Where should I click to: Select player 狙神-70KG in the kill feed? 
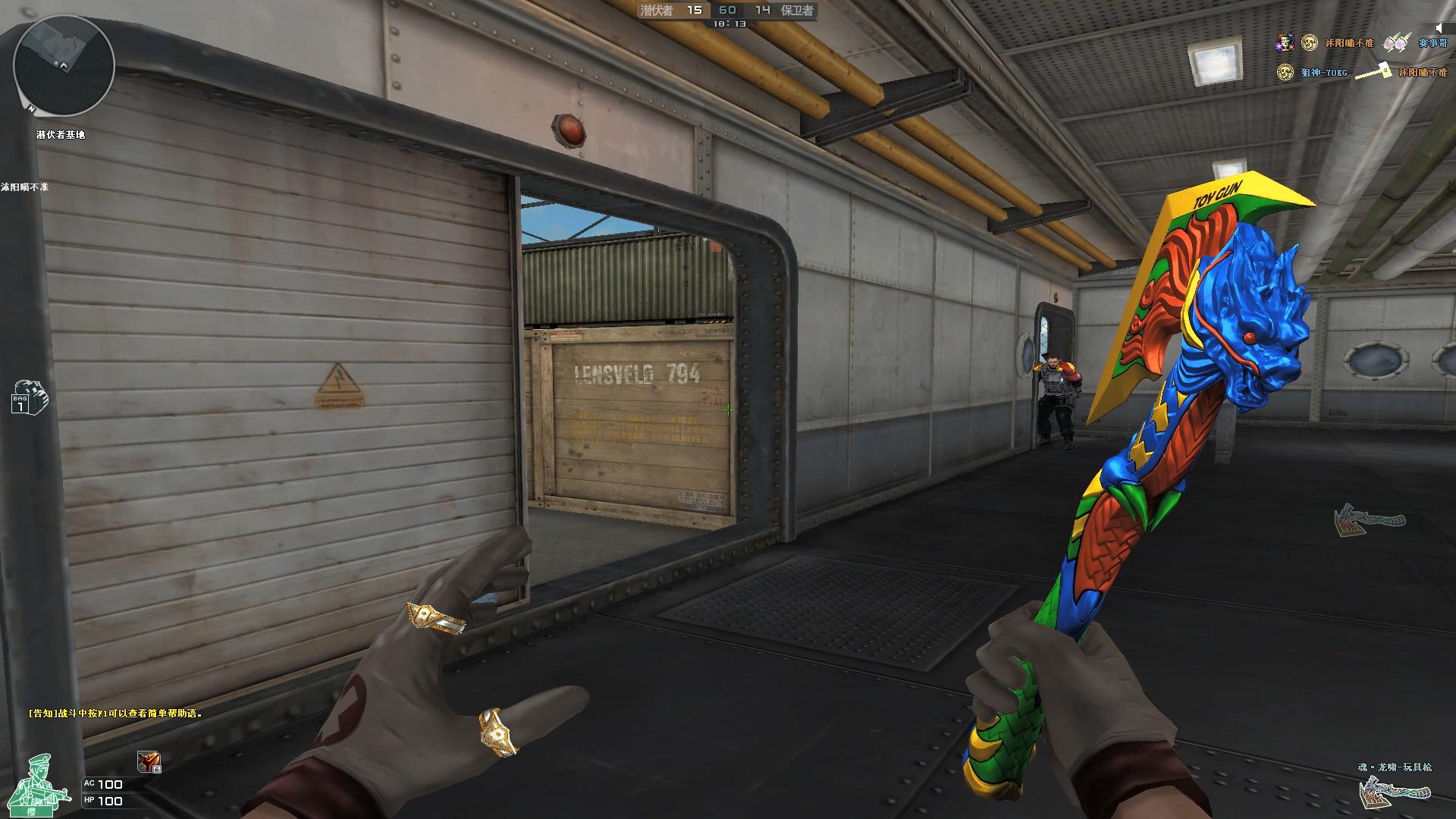click(1324, 73)
